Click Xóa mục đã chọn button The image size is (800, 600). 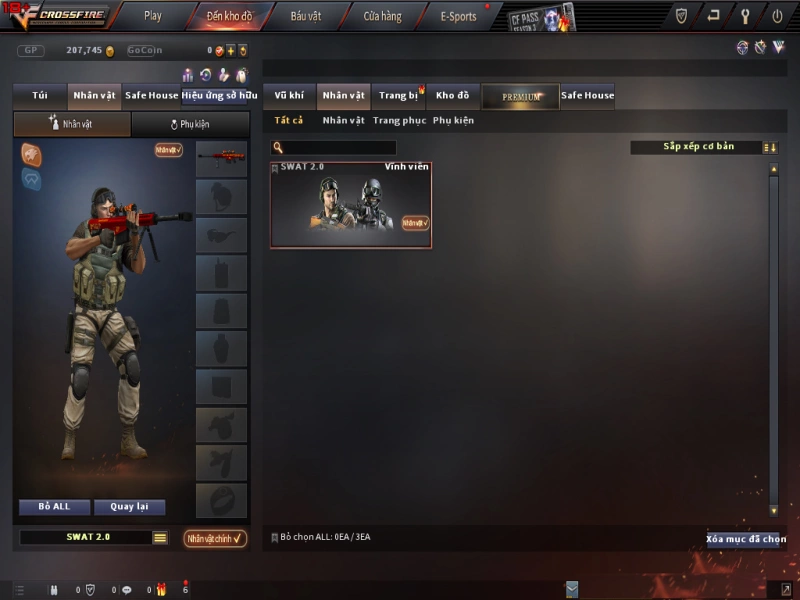point(744,539)
